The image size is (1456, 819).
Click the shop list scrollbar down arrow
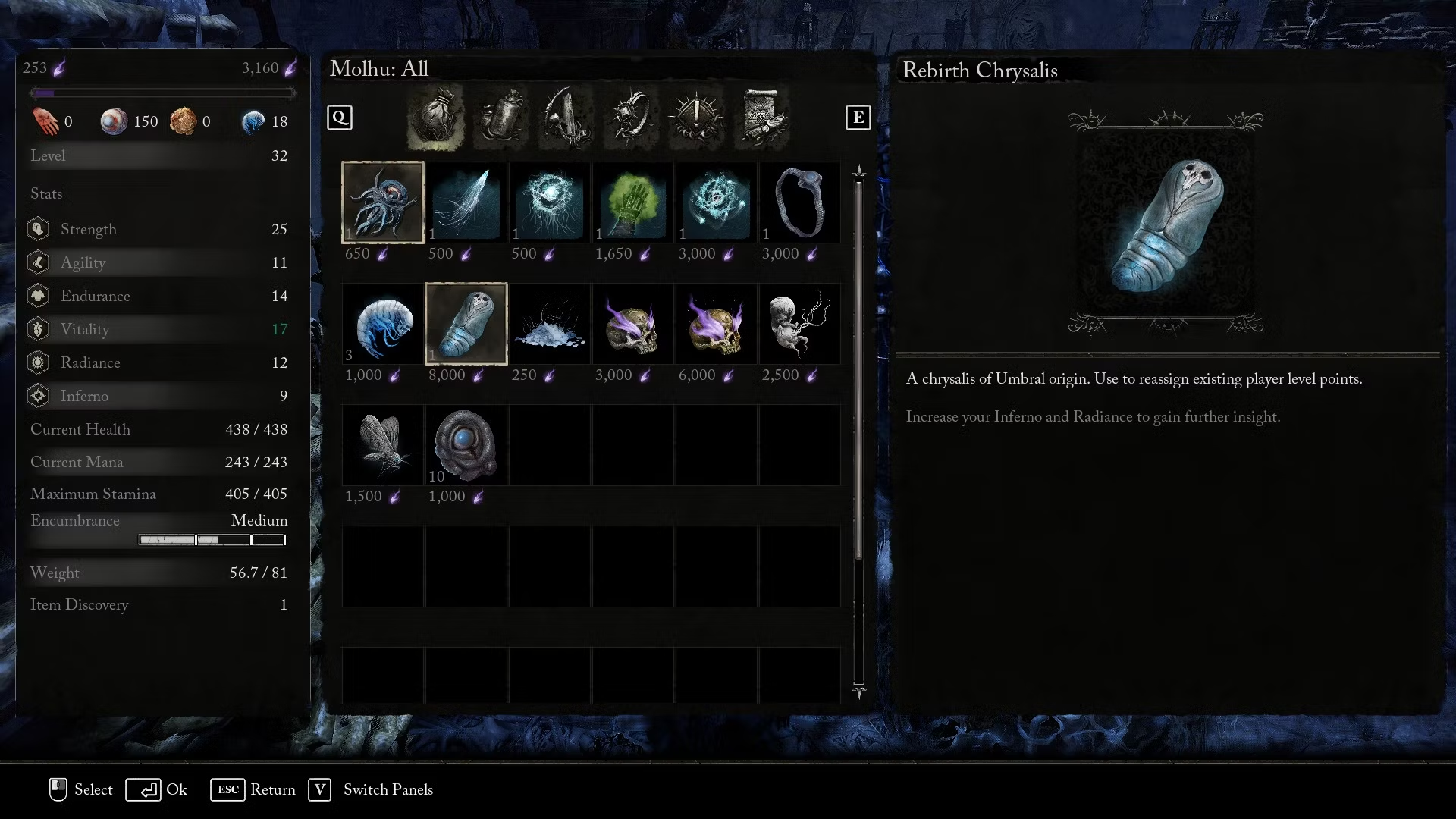(858, 691)
